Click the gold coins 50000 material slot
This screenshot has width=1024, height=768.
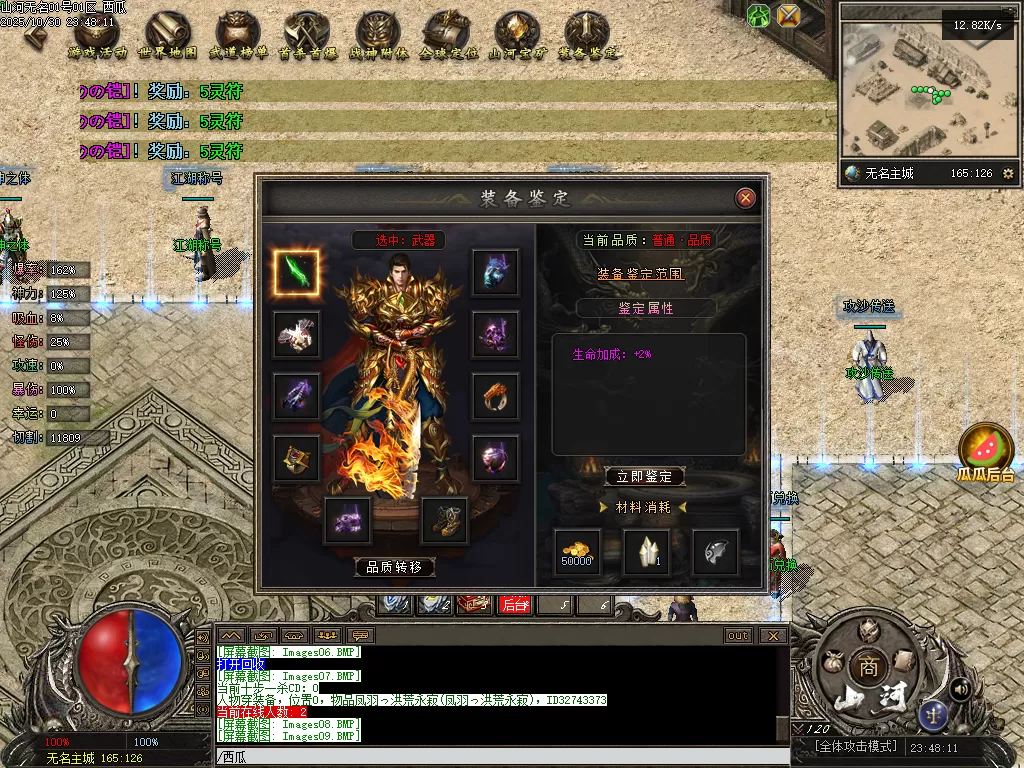(x=578, y=552)
